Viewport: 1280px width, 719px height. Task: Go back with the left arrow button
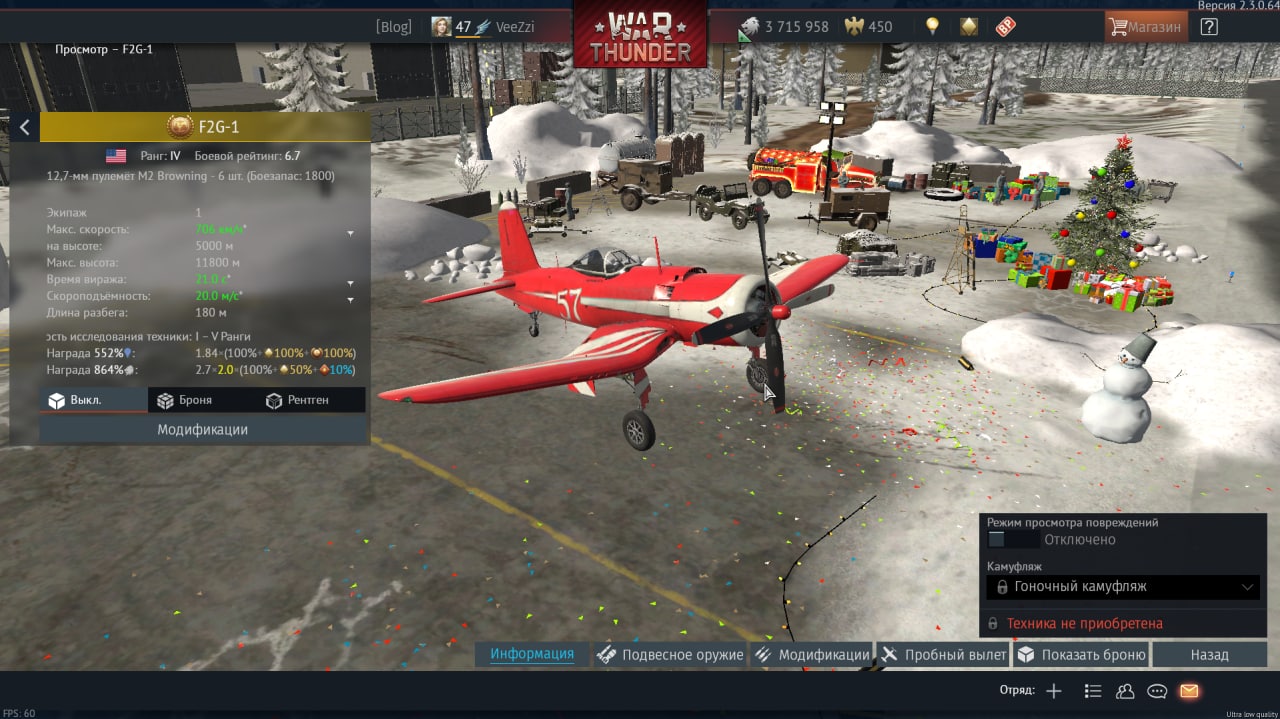point(24,127)
